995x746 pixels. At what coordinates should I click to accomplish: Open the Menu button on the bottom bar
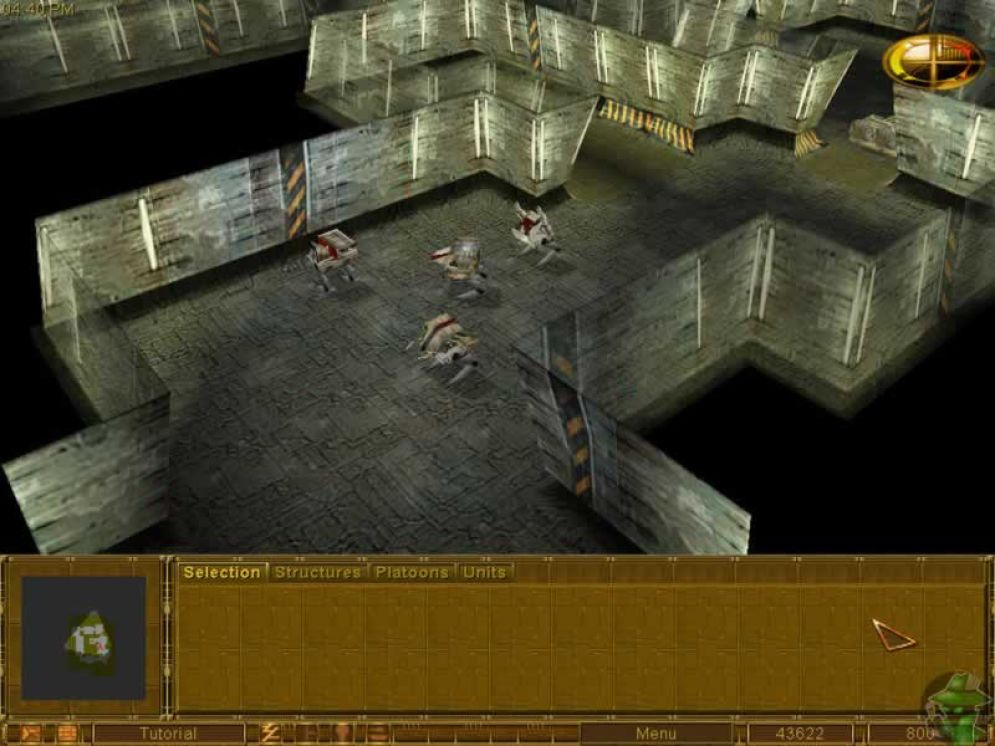(655, 734)
